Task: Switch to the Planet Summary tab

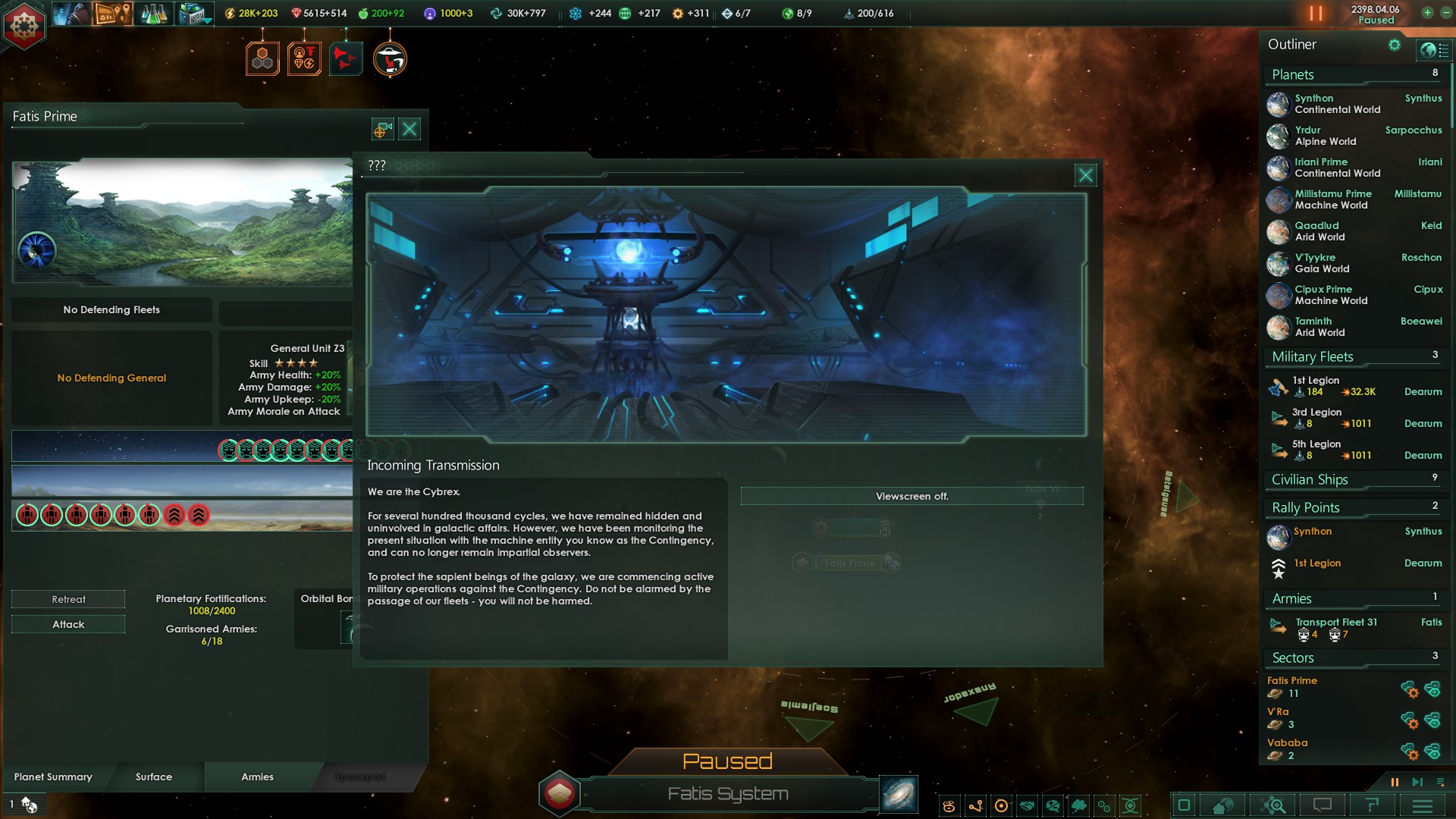Action: [53, 777]
